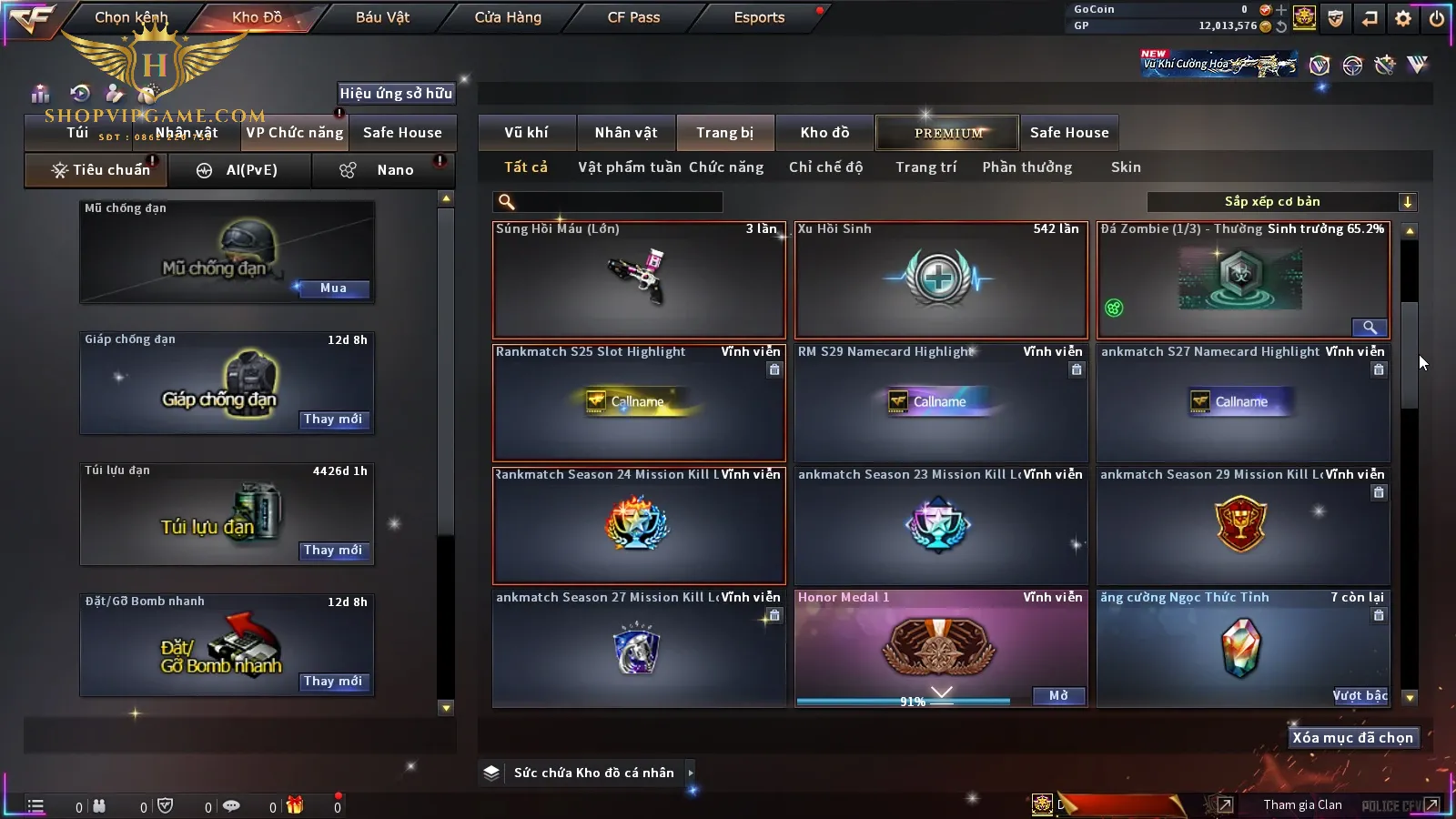Switch to the Vũ khí tab

coord(526,133)
